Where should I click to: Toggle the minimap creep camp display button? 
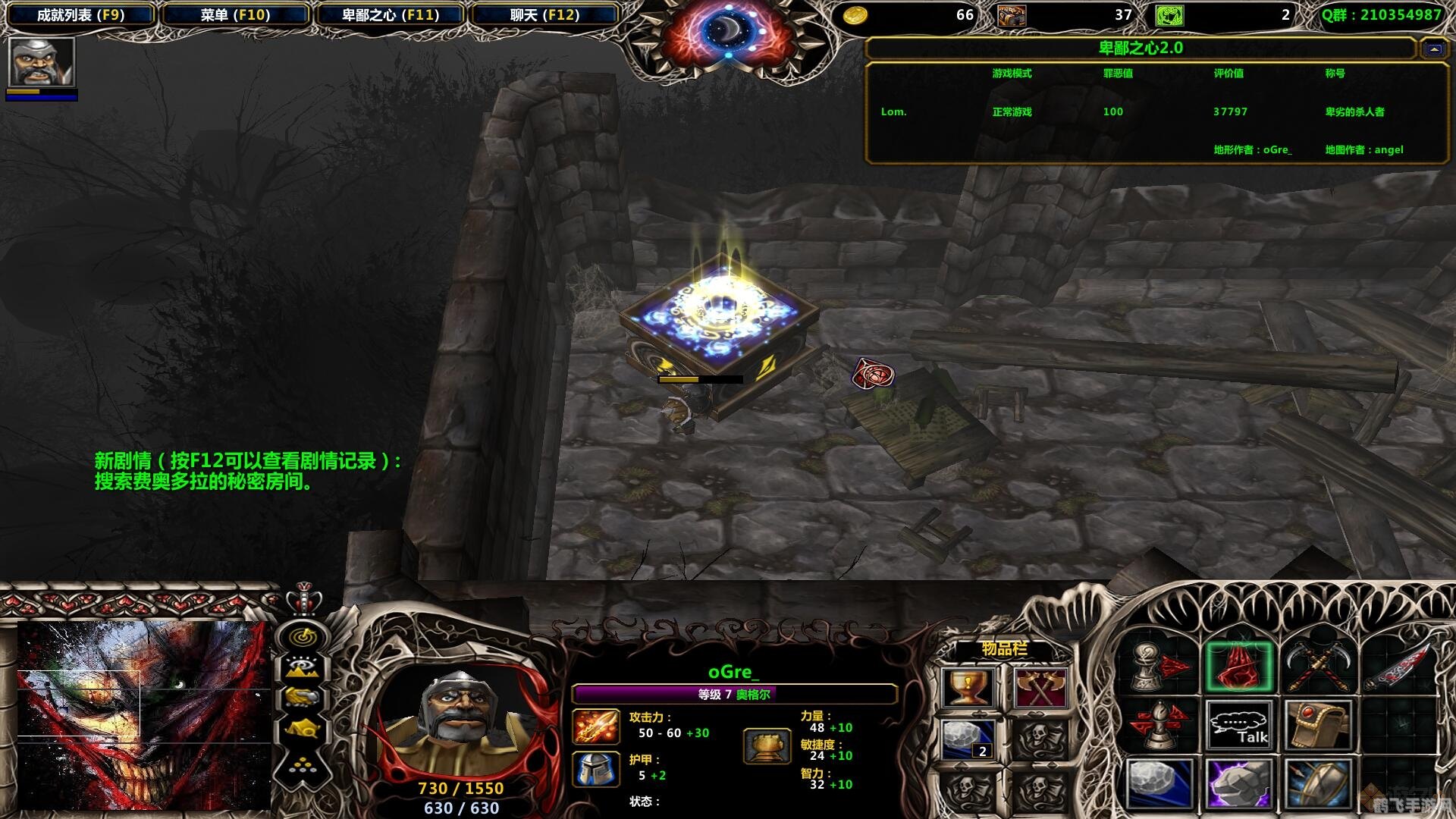302,730
